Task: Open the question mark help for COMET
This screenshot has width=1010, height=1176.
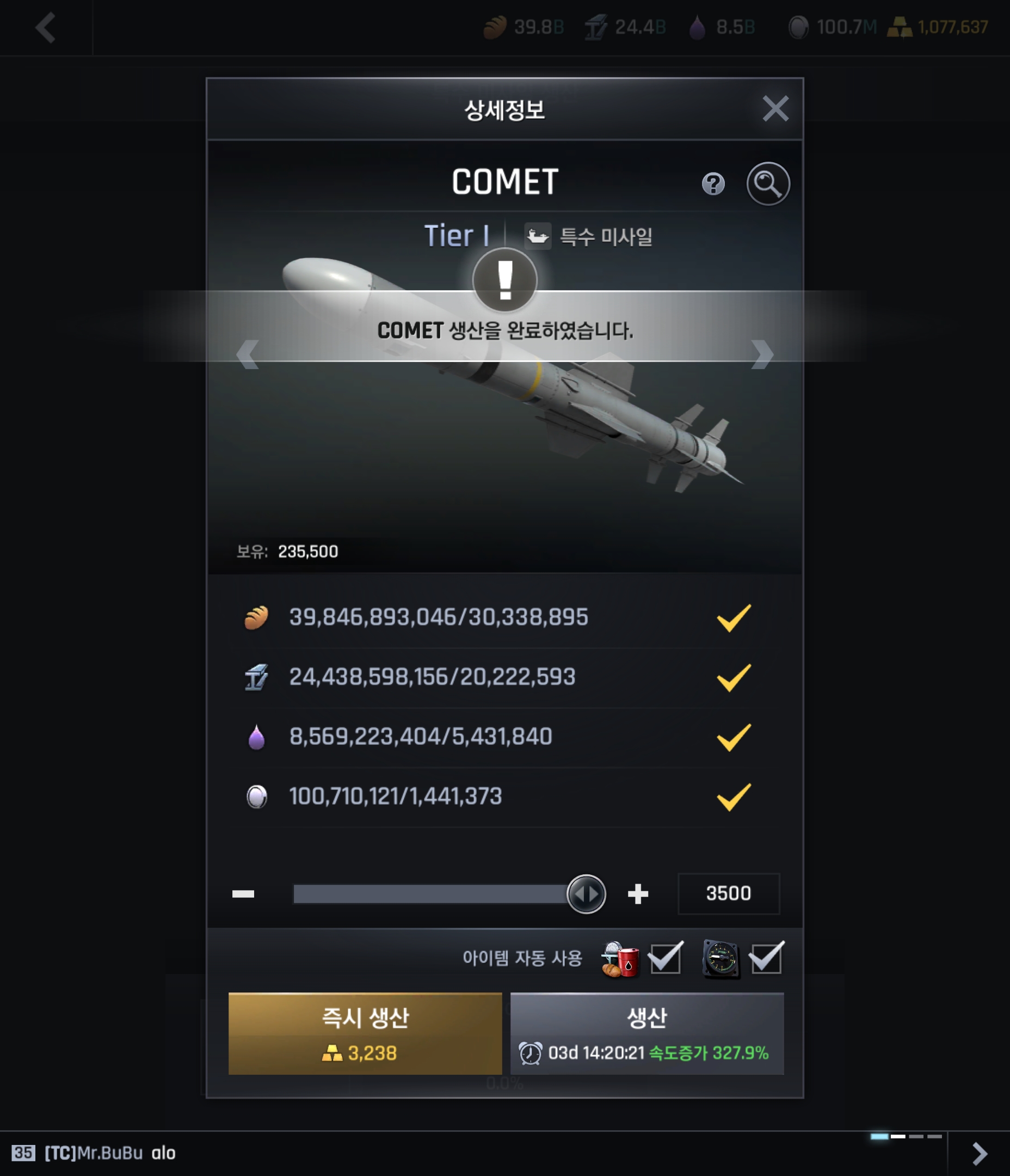Action: point(713,184)
